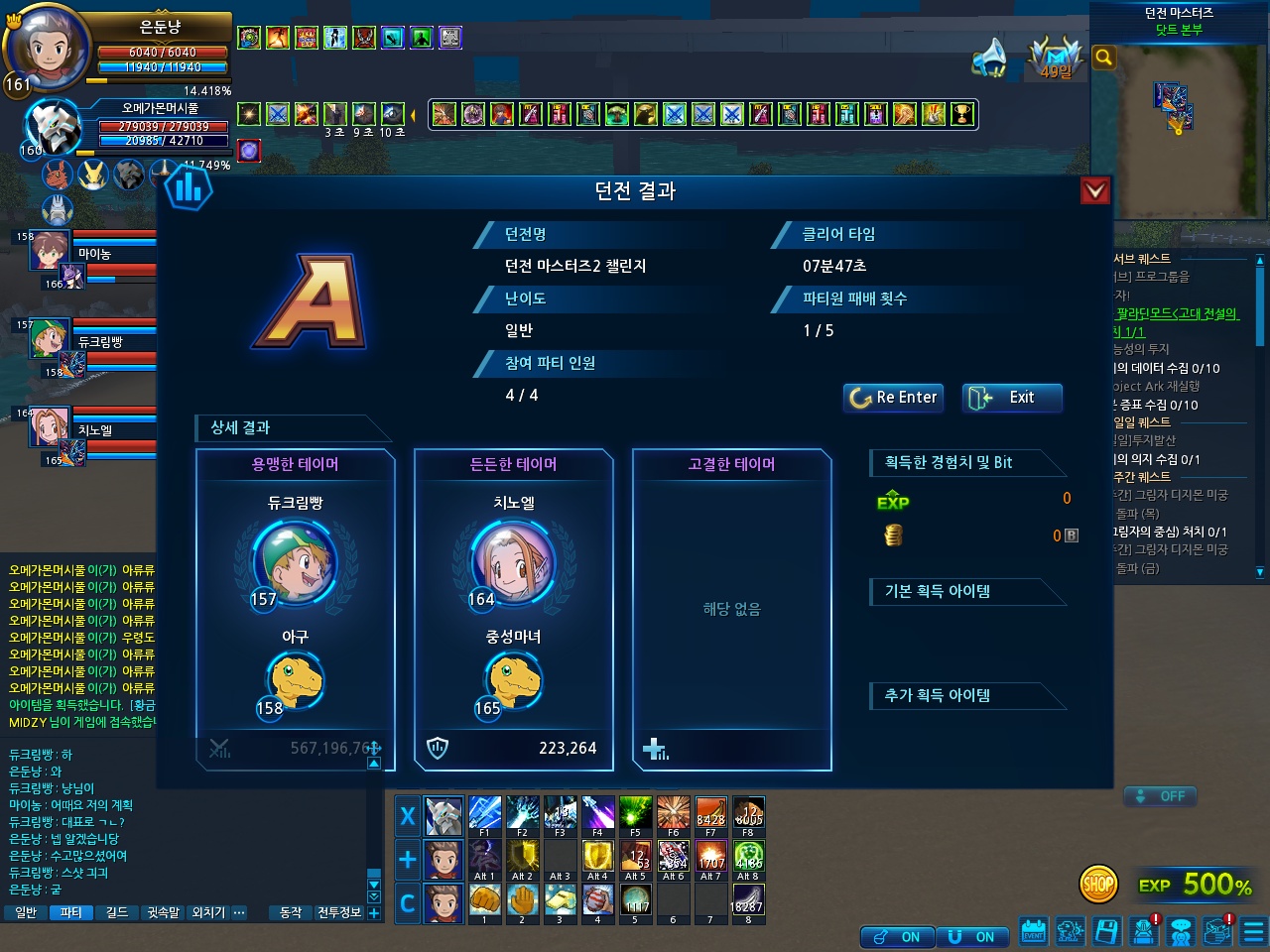Open the EVENT calendar icon
The width and height of the screenshot is (1270, 952).
point(1033,932)
